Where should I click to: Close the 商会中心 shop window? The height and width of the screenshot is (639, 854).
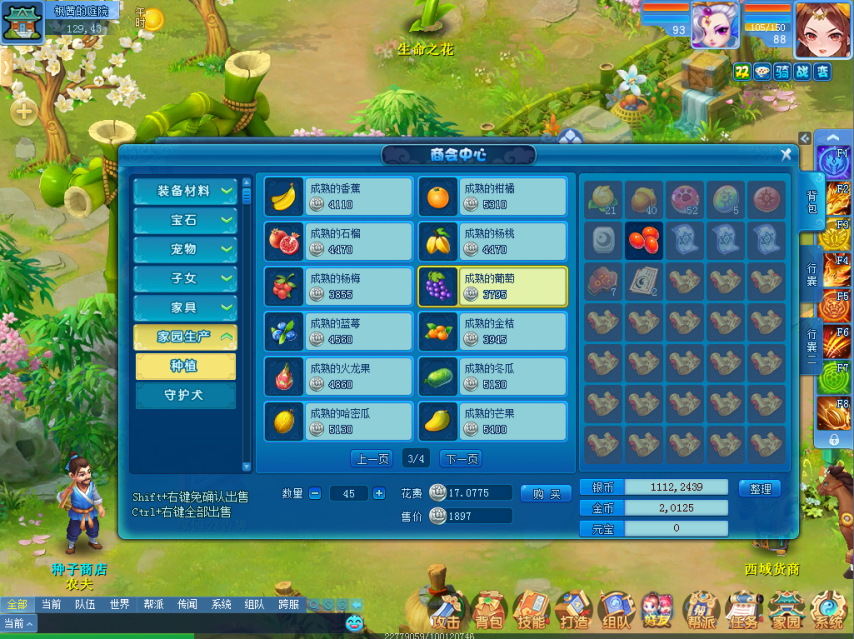(786, 154)
